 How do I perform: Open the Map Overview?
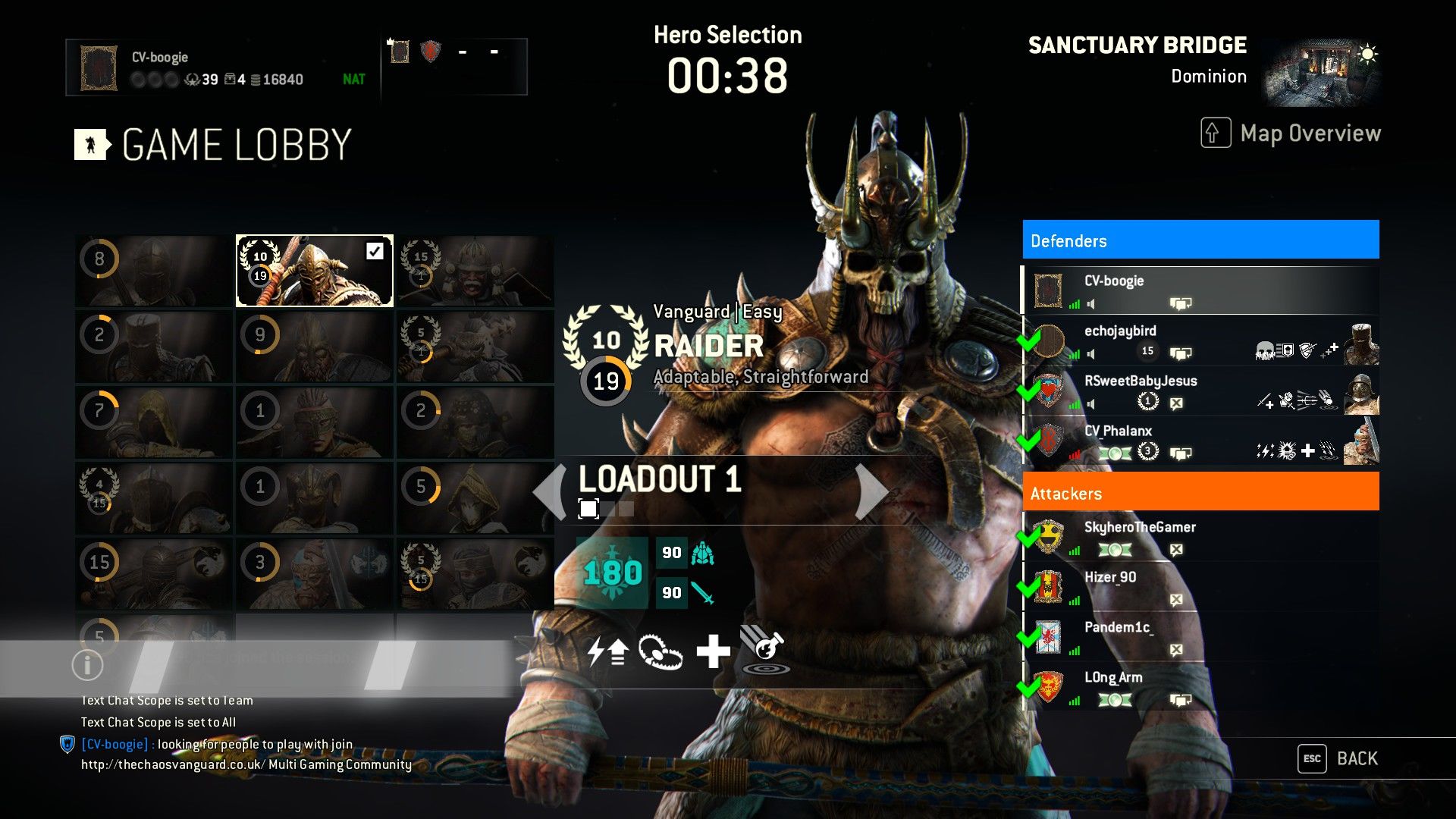[x=1291, y=133]
